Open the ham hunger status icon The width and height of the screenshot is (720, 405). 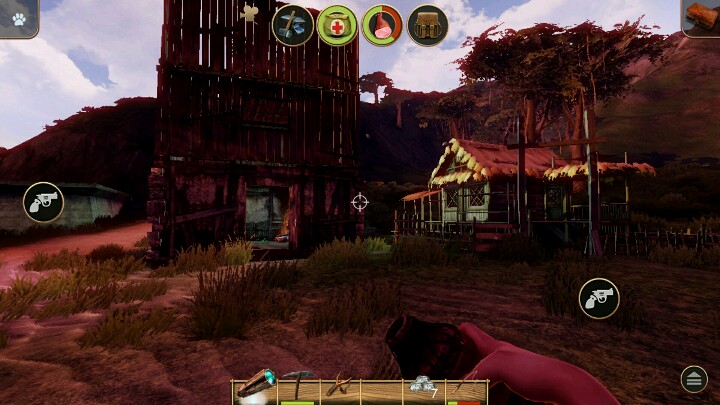(382, 25)
